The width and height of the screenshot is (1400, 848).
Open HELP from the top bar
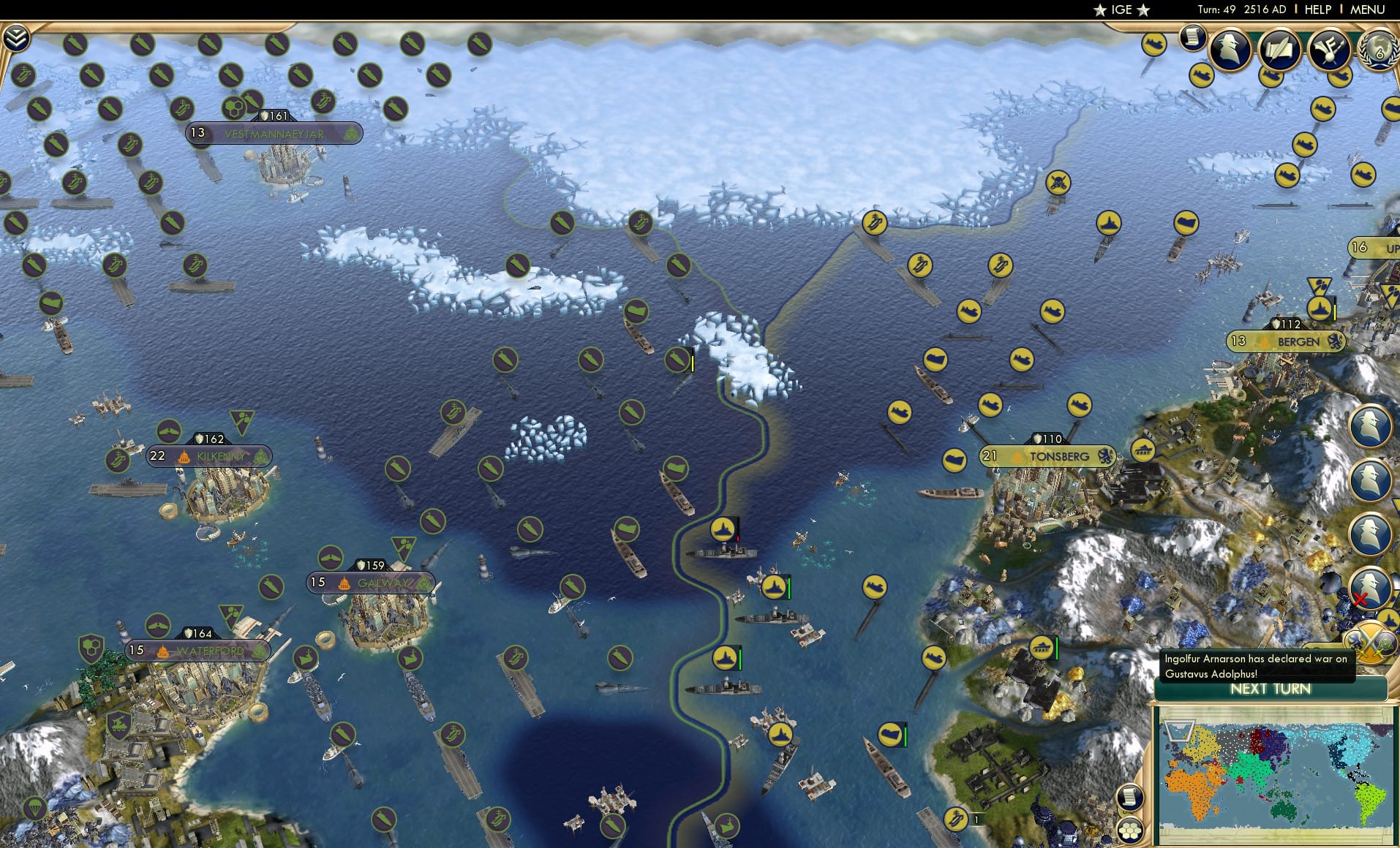coord(1317,10)
